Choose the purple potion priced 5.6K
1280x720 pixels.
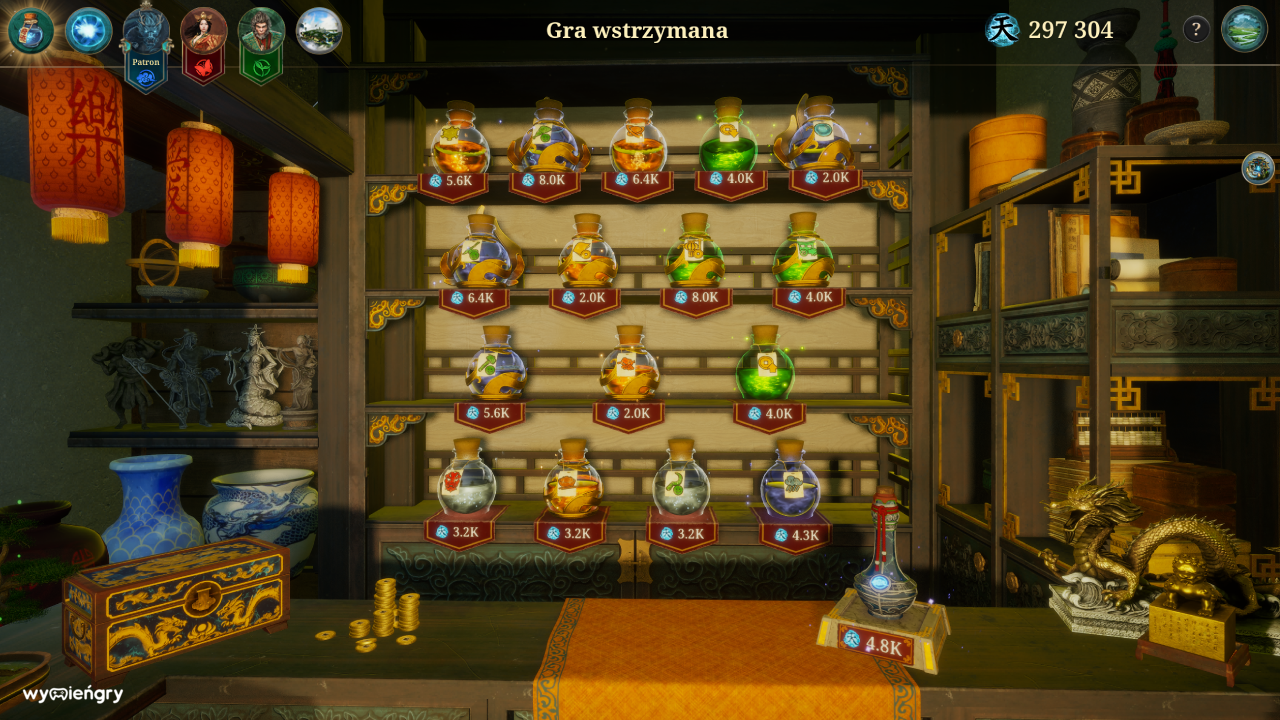(495, 368)
